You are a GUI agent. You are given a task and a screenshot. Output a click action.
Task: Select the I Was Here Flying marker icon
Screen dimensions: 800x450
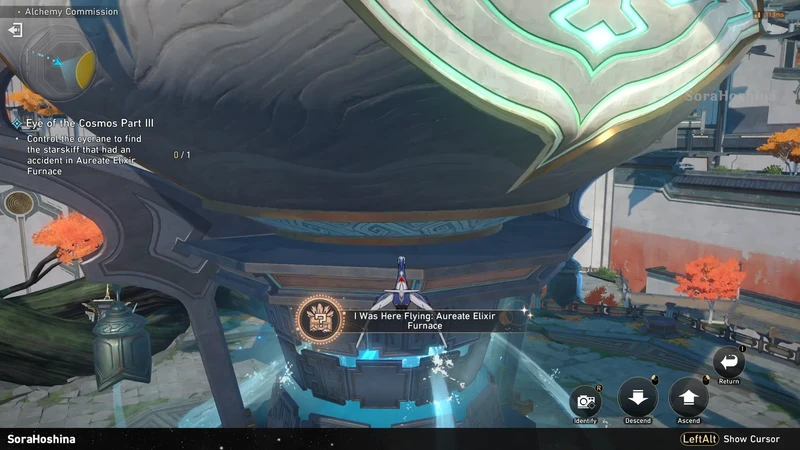(x=320, y=319)
